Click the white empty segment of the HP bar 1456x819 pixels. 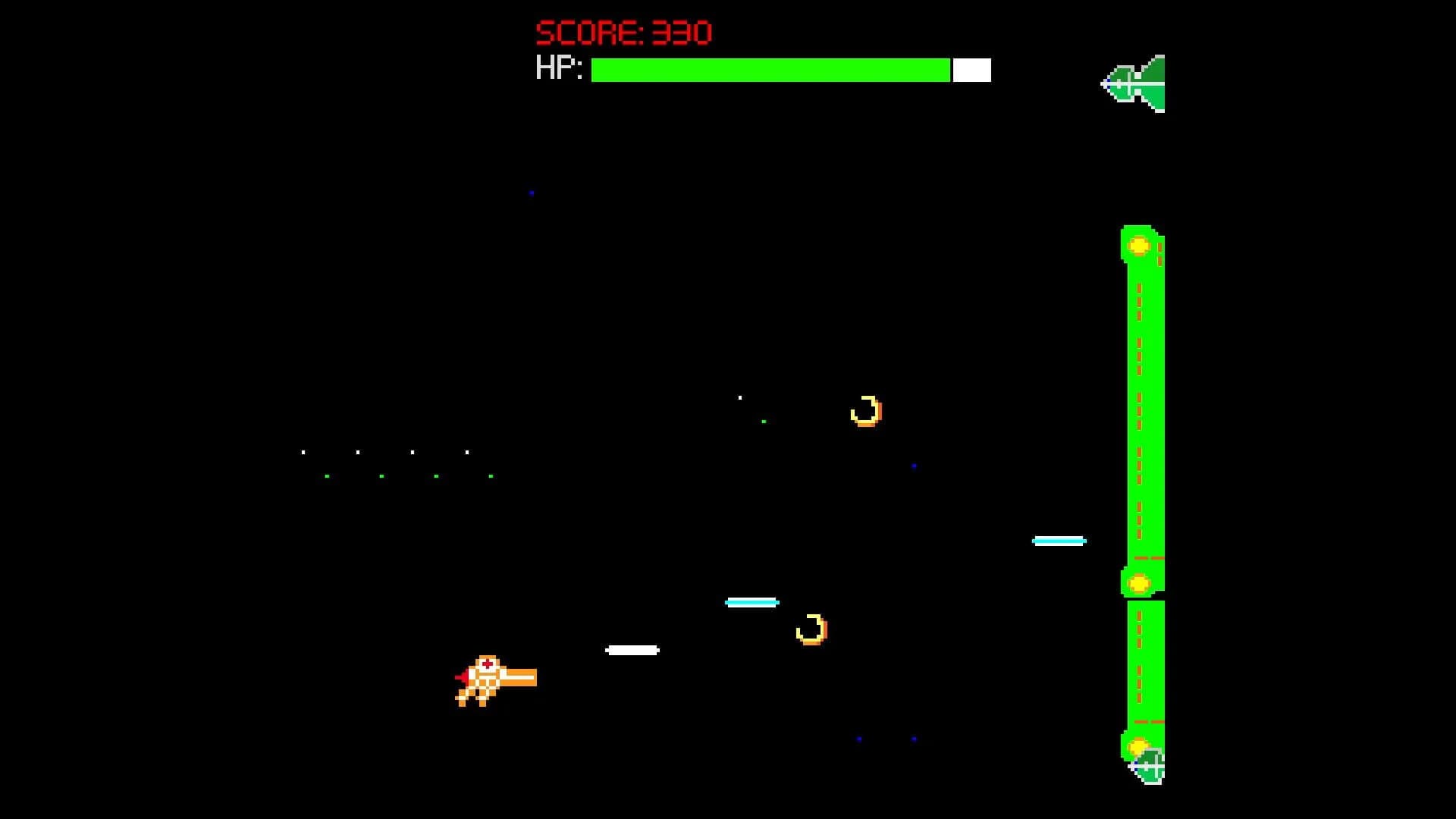(x=971, y=69)
